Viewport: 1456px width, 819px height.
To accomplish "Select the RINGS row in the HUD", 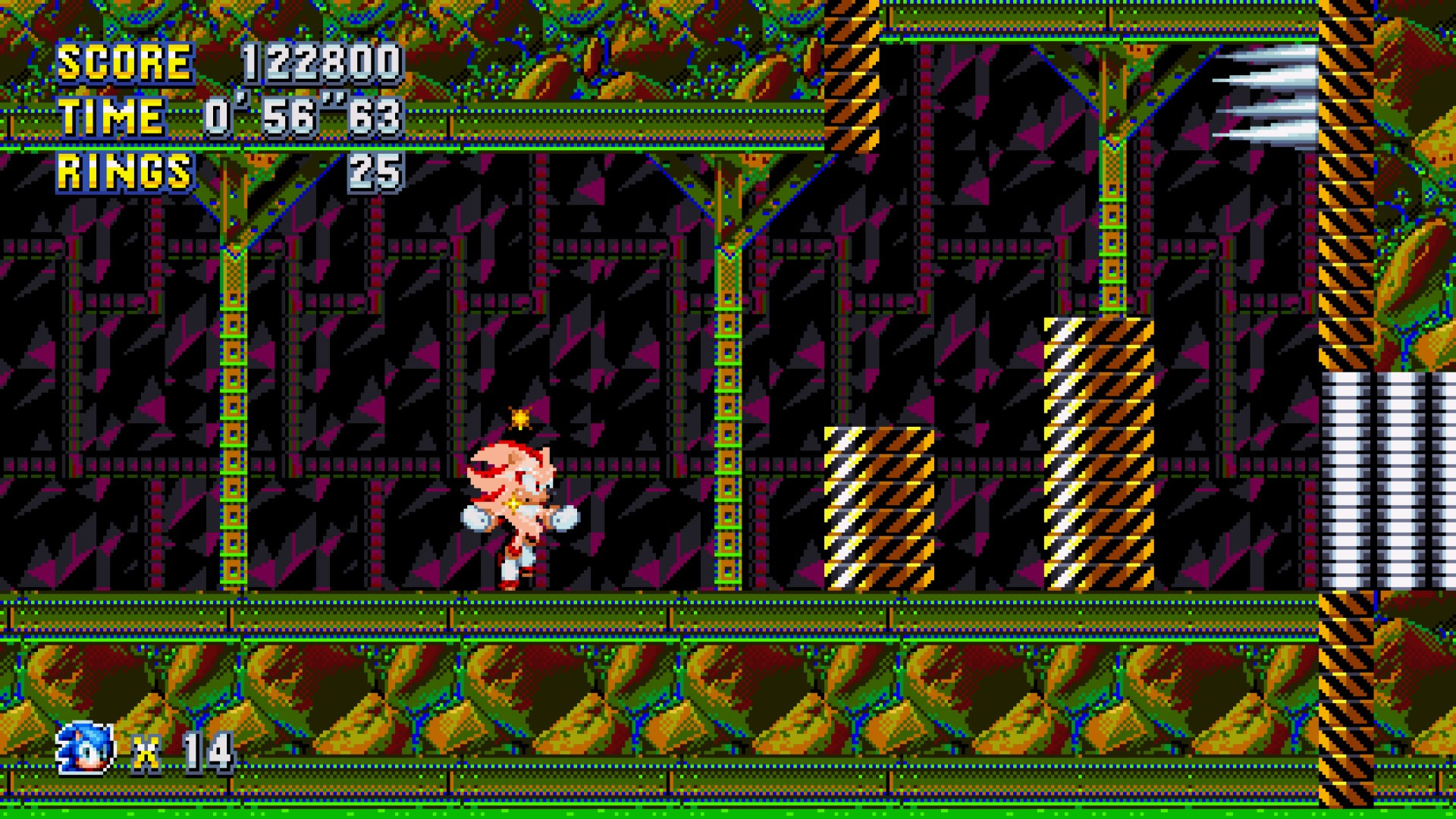I will click(x=227, y=171).
